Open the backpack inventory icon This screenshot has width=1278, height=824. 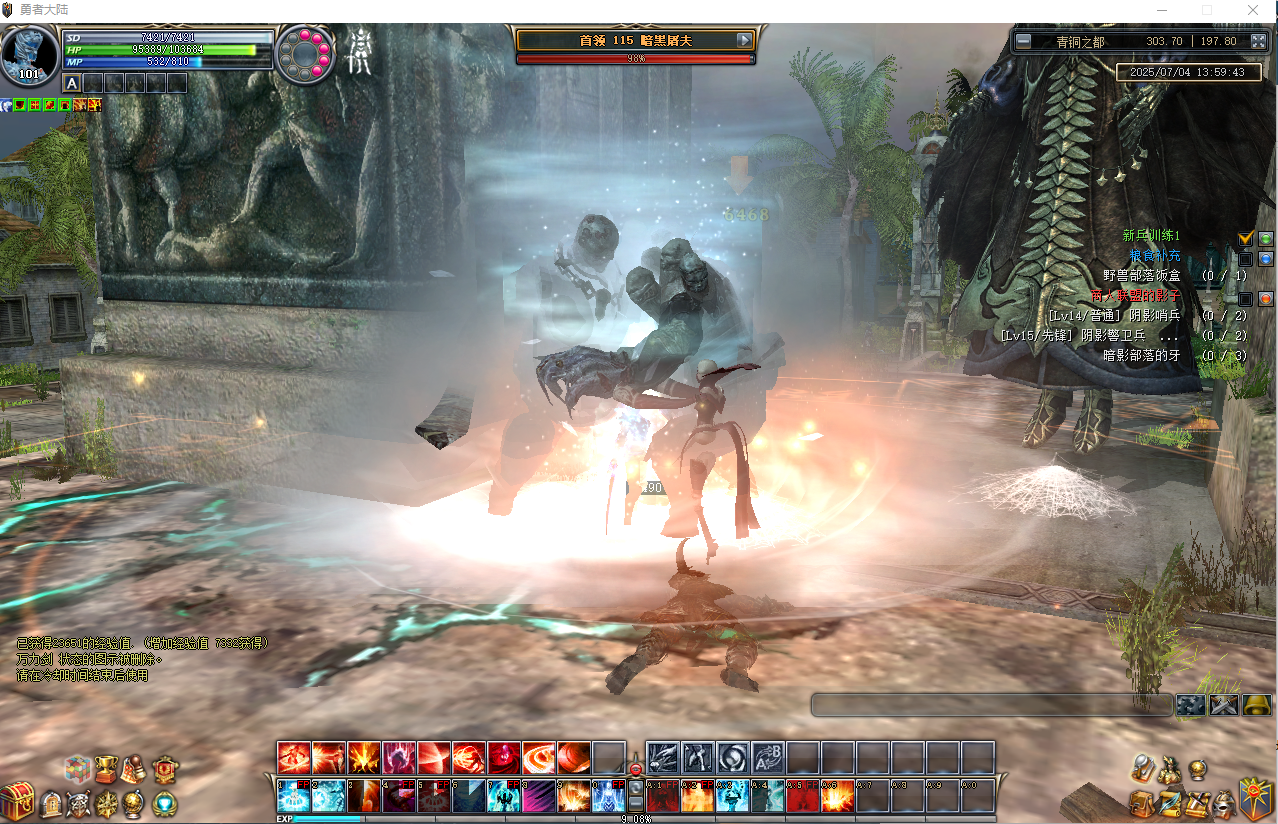(x=1142, y=803)
